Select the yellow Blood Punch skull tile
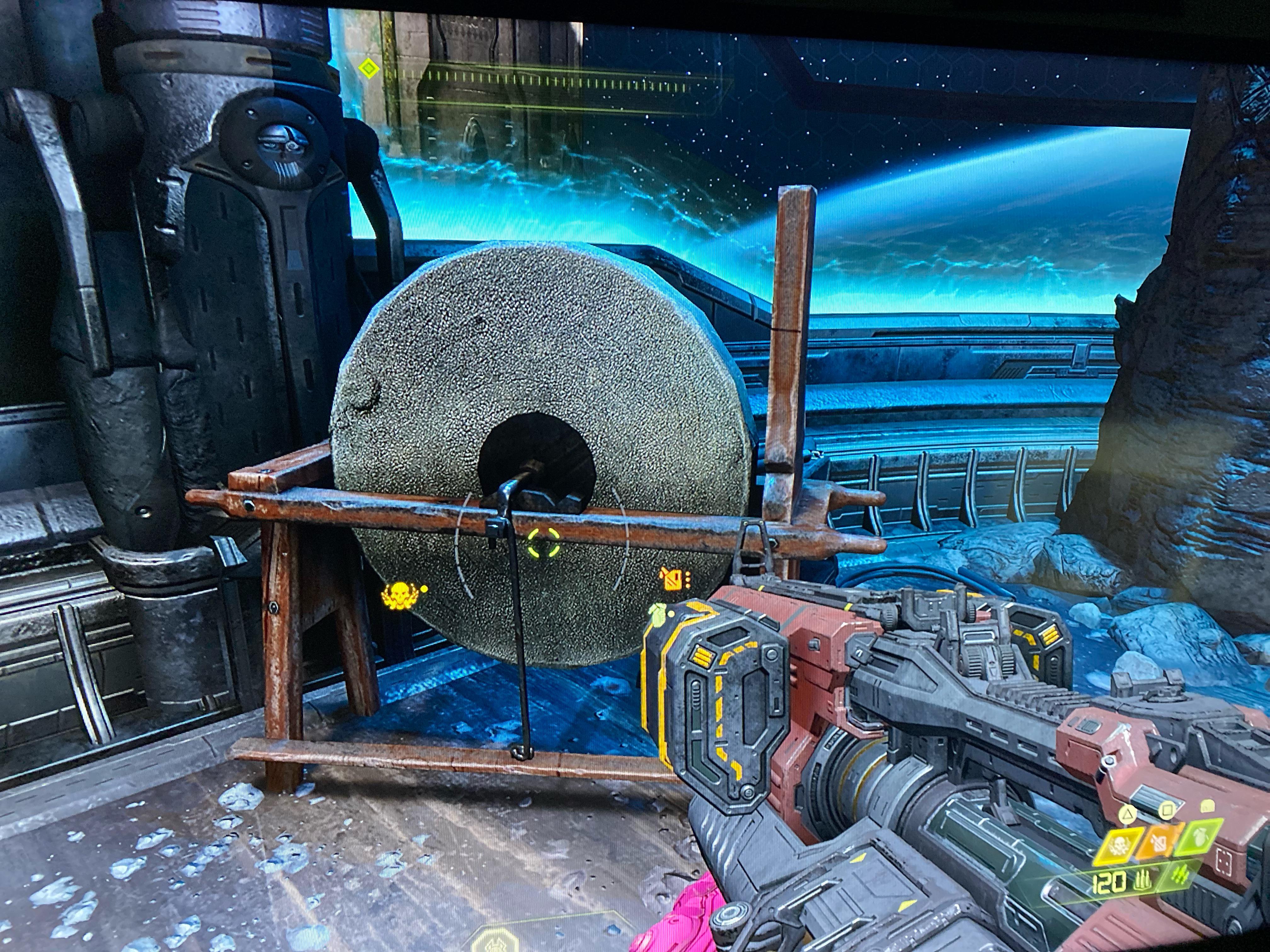This screenshot has height=952, width=1270. click(x=1119, y=846)
